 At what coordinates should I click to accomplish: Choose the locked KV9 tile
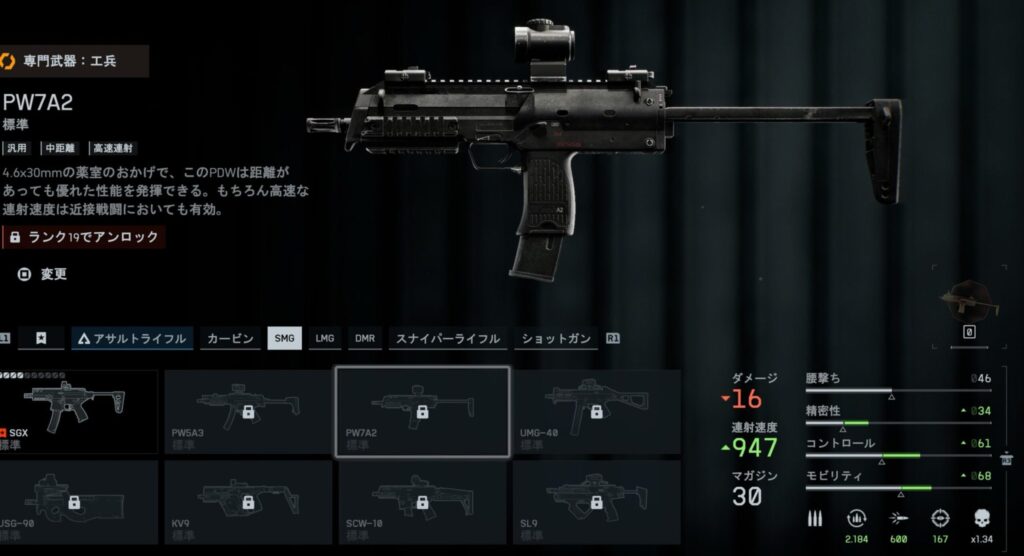pos(247,501)
